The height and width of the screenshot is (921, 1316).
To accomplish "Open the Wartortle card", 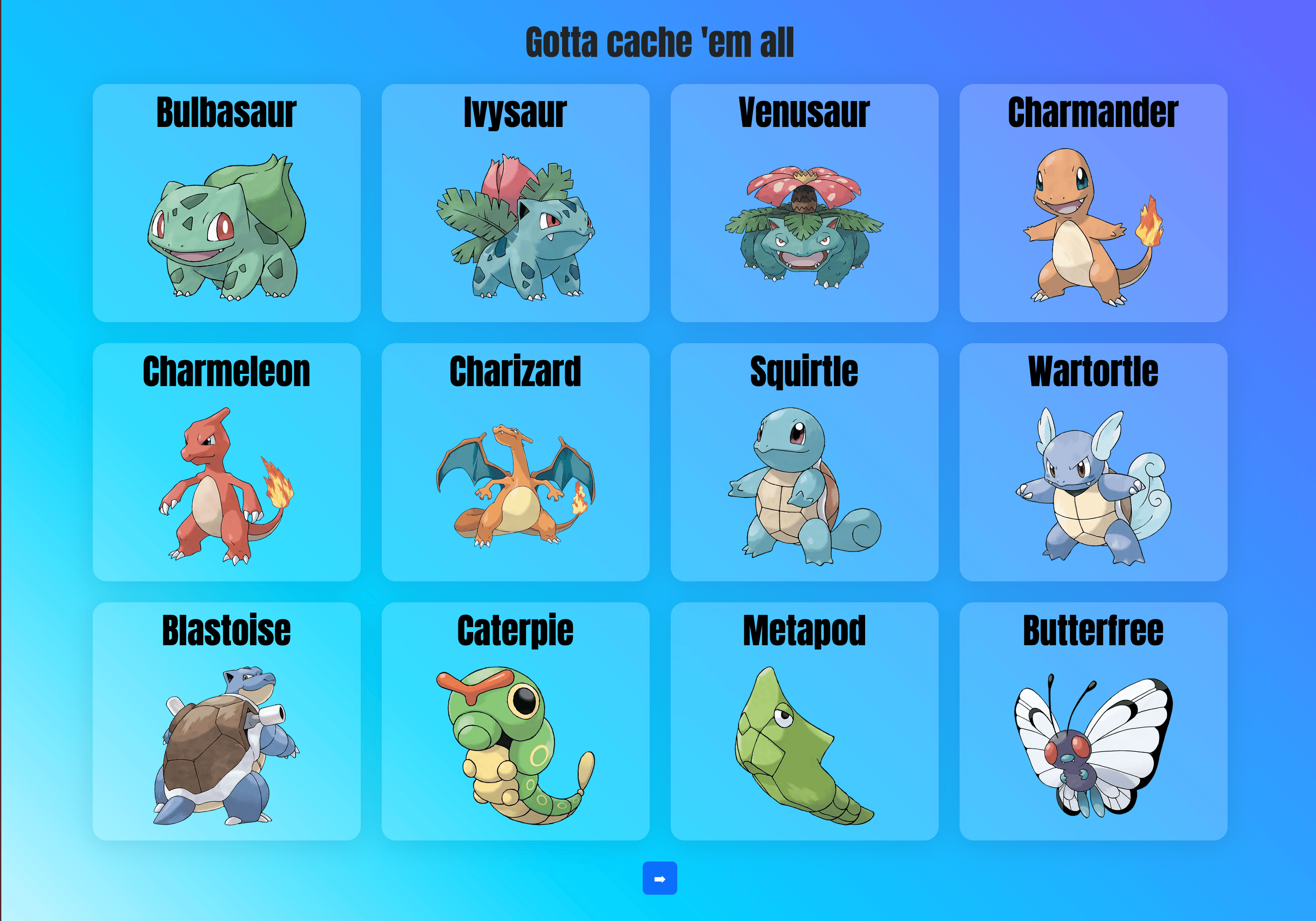I will click(1093, 462).
